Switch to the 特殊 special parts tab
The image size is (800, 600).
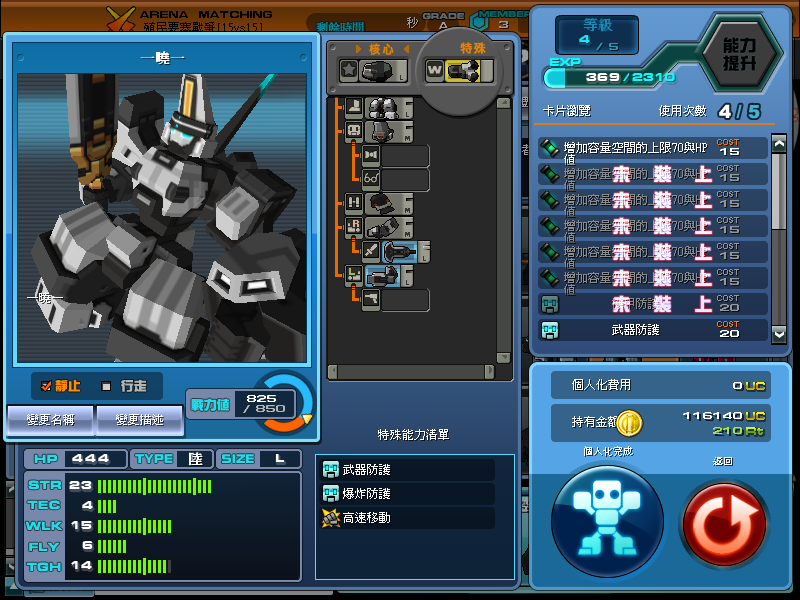click(472, 47)
